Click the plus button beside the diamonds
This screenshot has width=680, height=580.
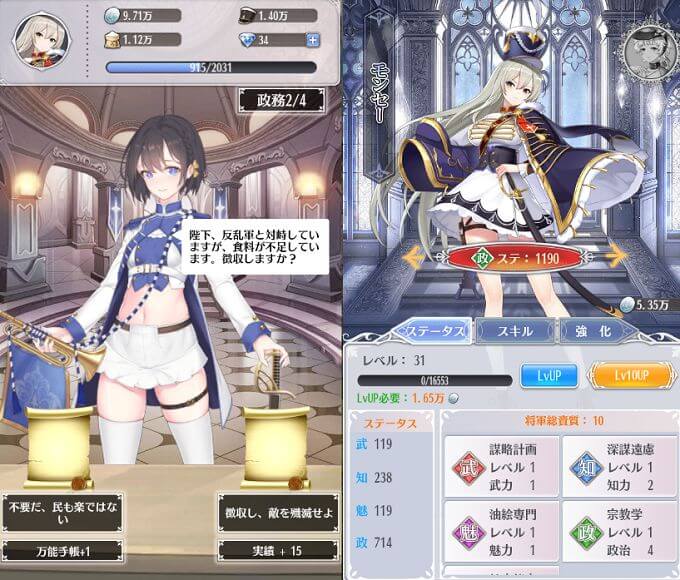pyautogui.click(x=313, y=40)
